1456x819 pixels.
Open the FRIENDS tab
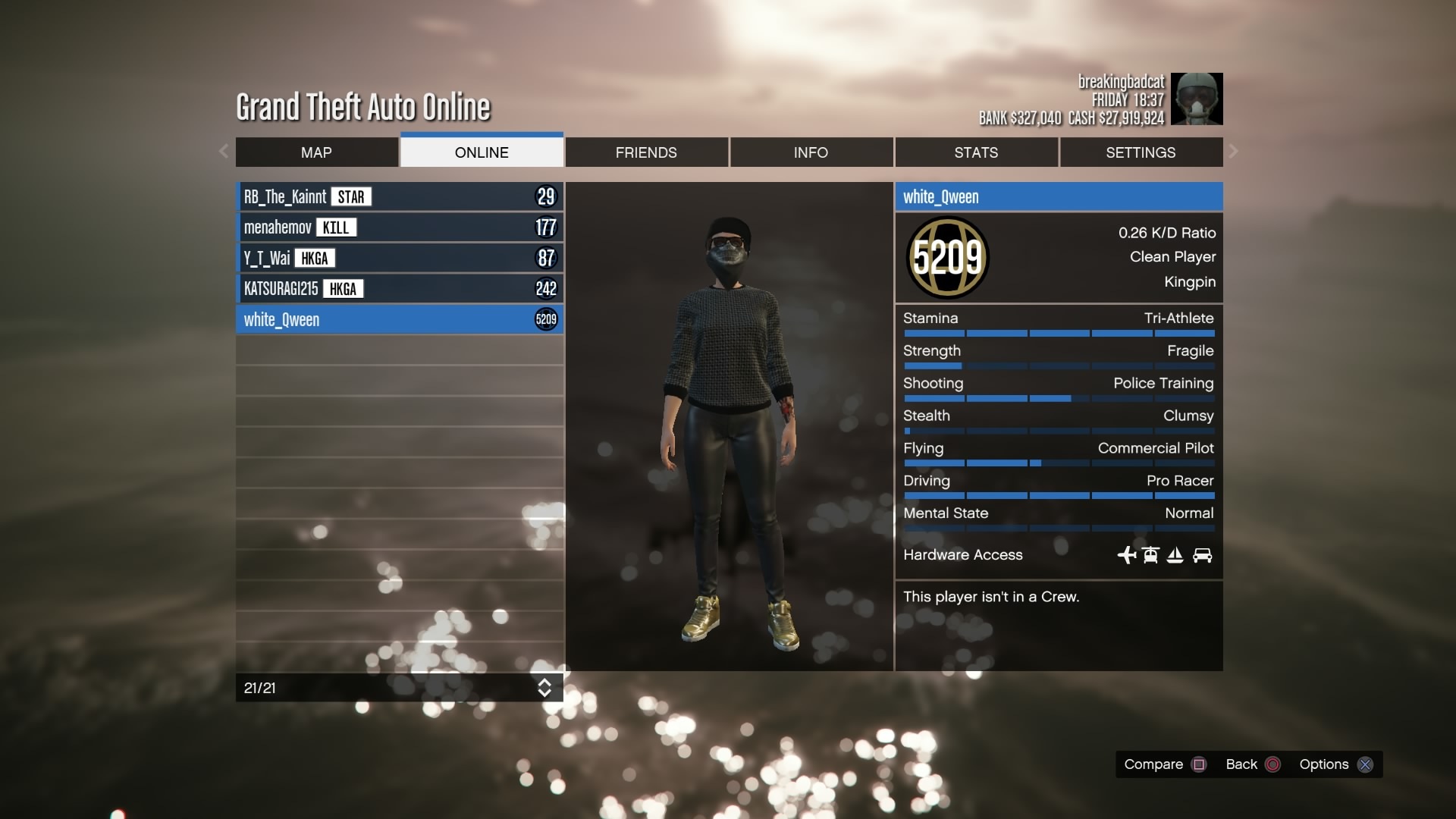point(646,152)
